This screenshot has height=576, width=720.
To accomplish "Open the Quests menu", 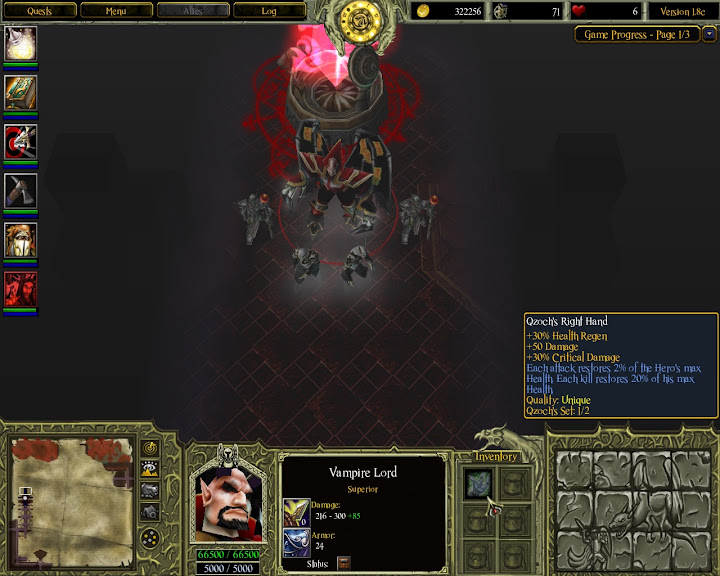I will coord(39,11).
